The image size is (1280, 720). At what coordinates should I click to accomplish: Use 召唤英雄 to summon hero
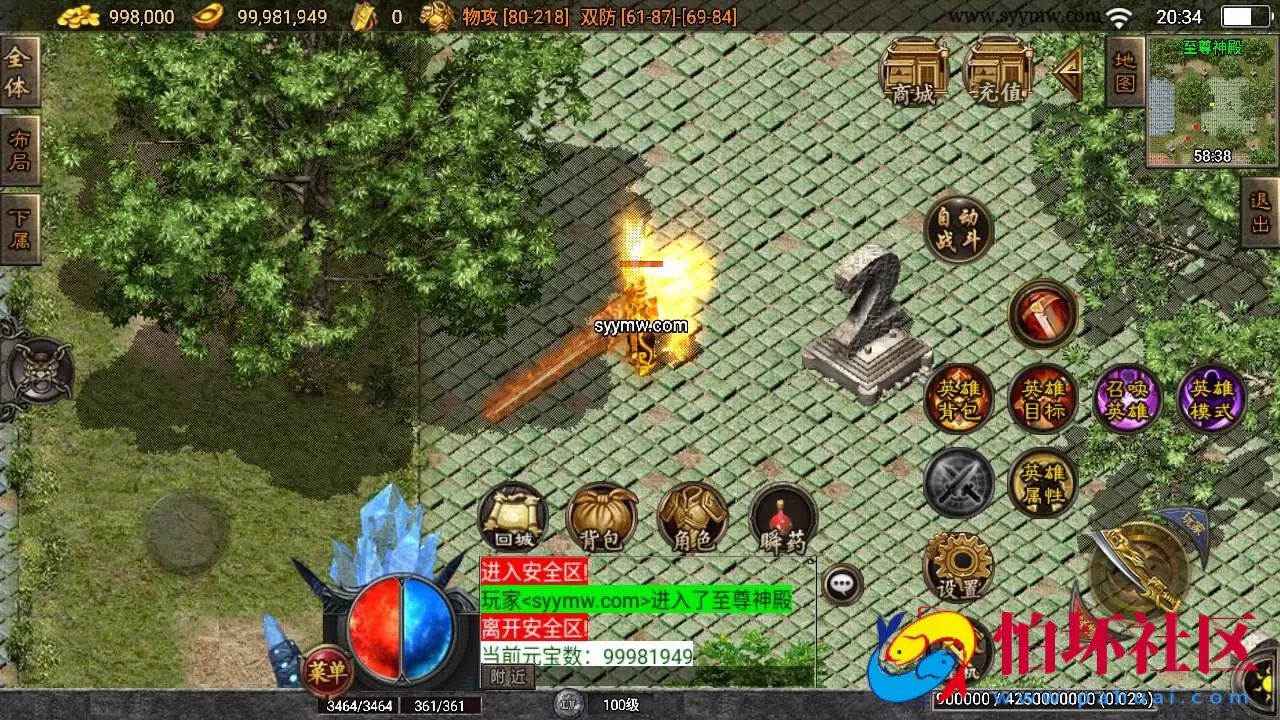tap(1127, 399)
